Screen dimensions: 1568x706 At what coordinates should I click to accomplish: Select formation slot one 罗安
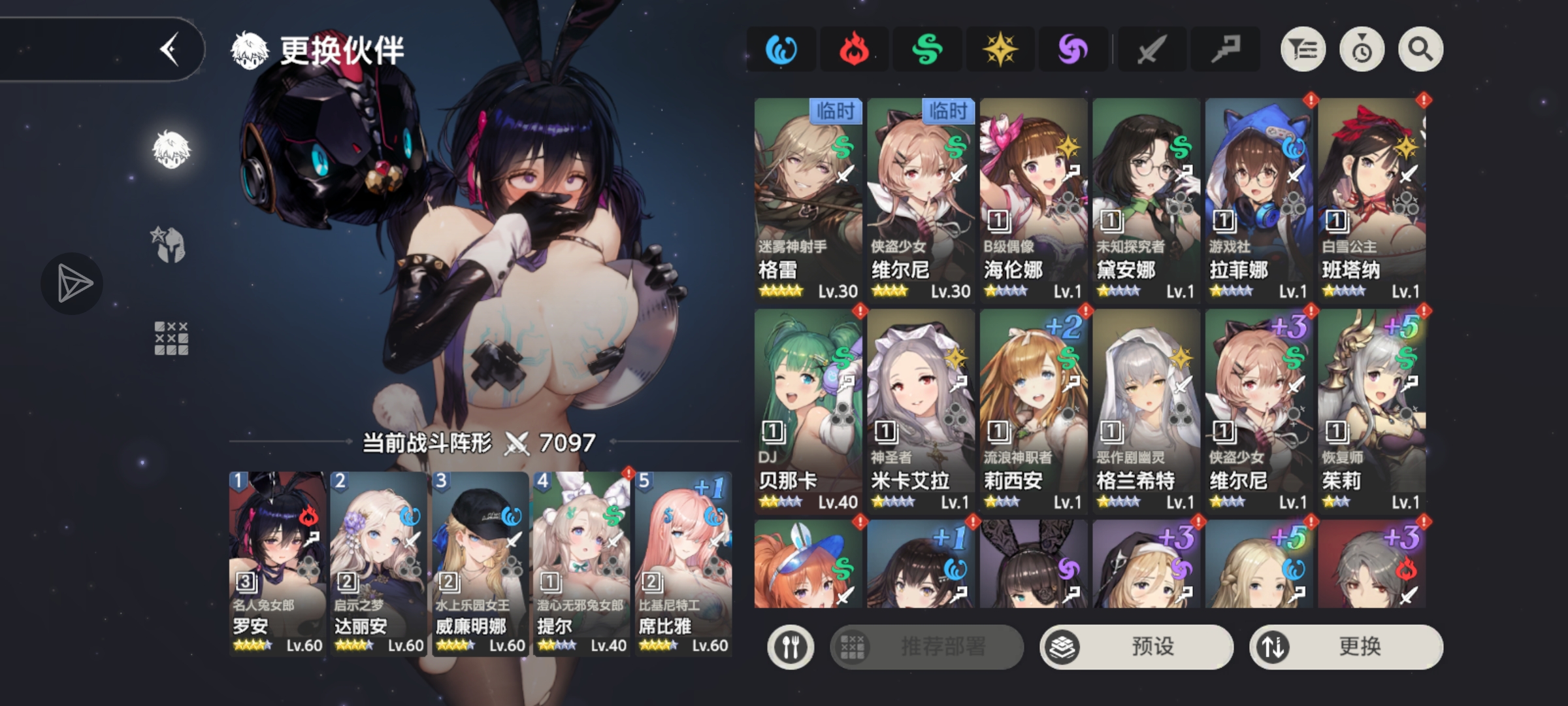[277, 562]
